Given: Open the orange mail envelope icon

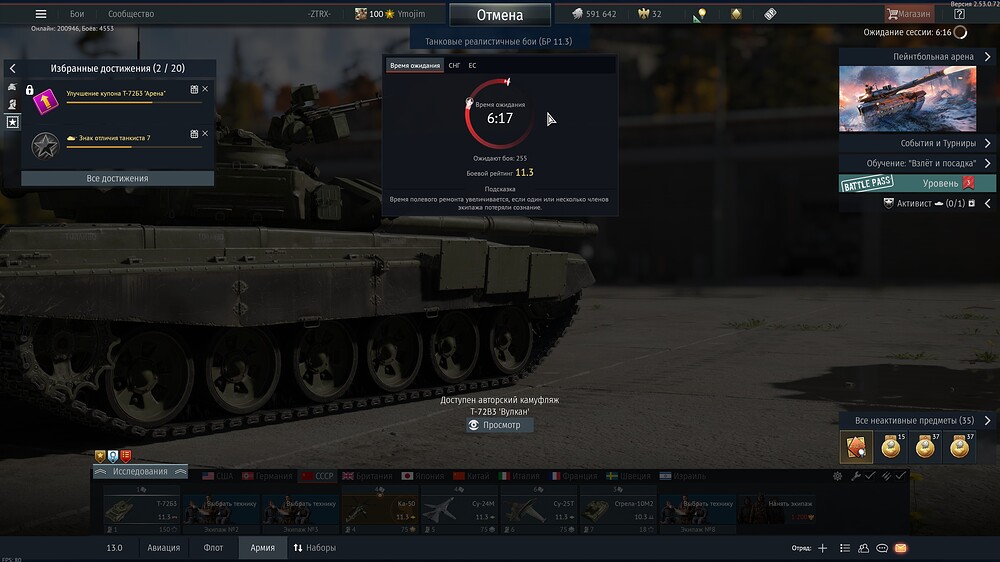Looking at the screenshot, I should click(900, 548).
